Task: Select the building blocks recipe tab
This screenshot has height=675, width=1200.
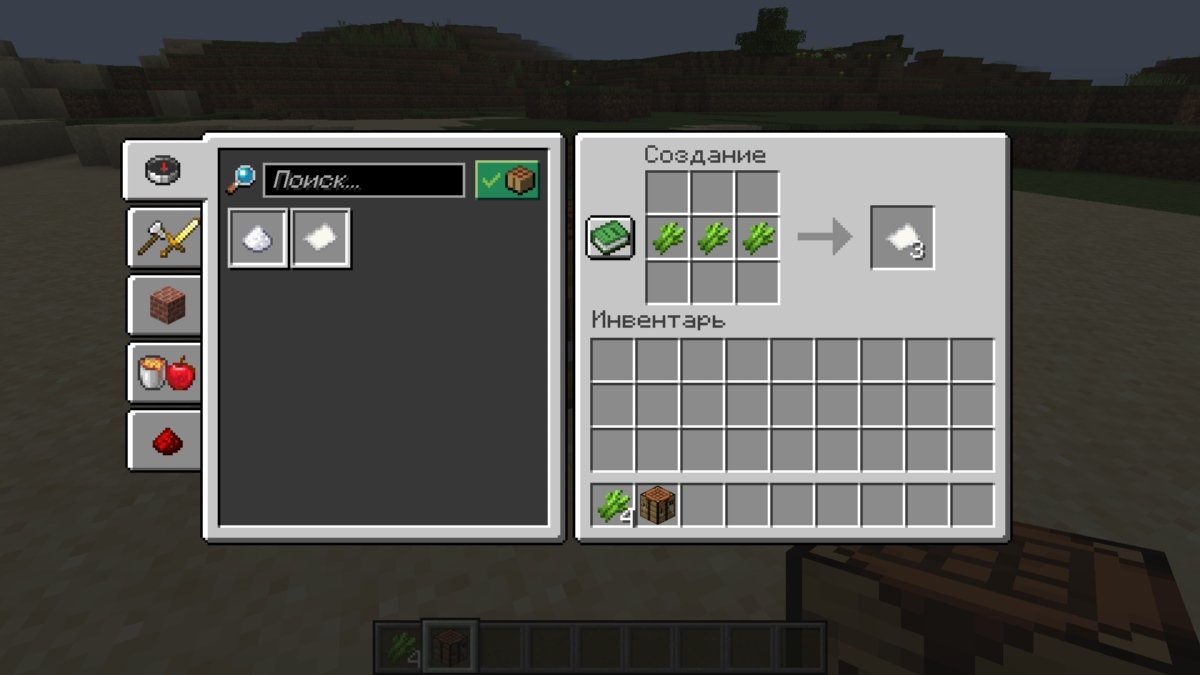Action: point(166,306)
